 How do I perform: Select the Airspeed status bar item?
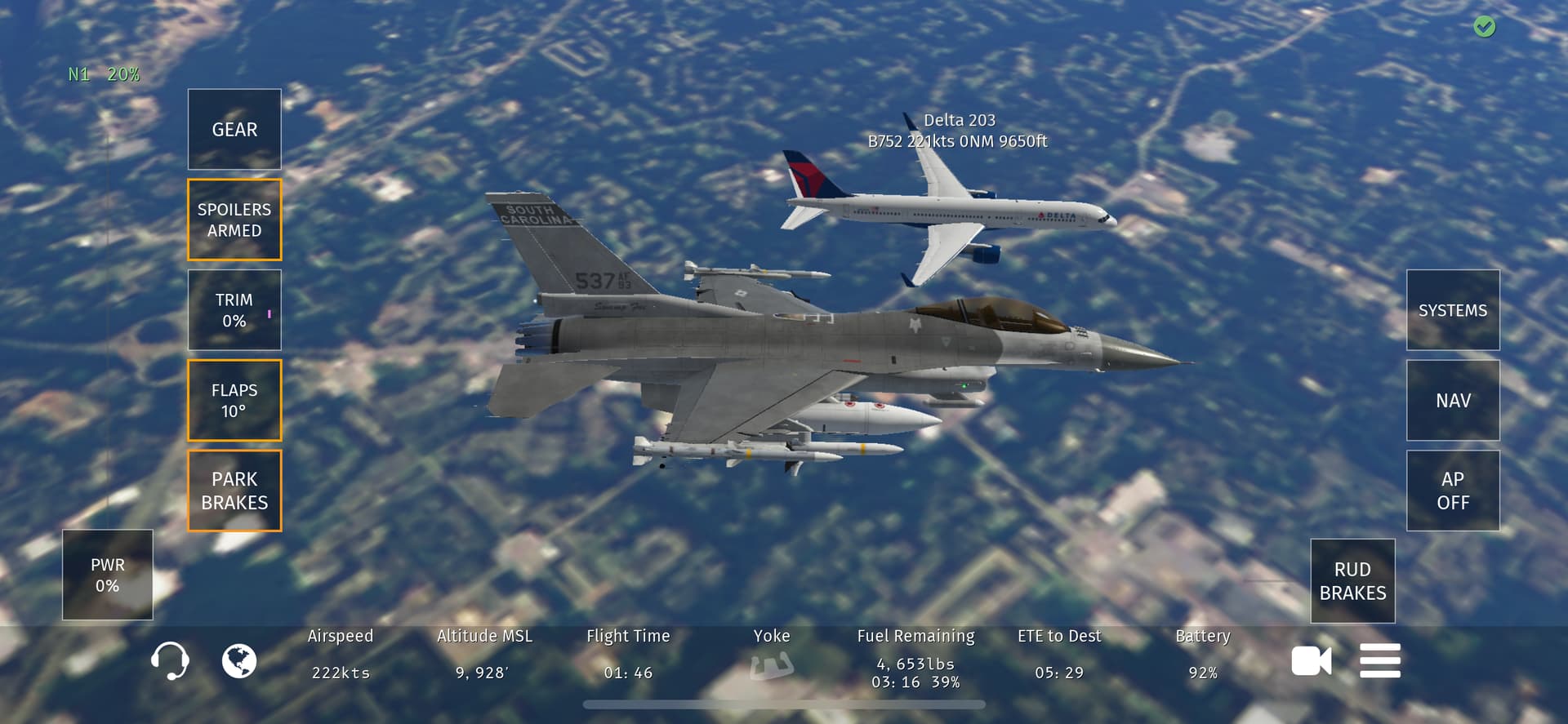(341, 655)
